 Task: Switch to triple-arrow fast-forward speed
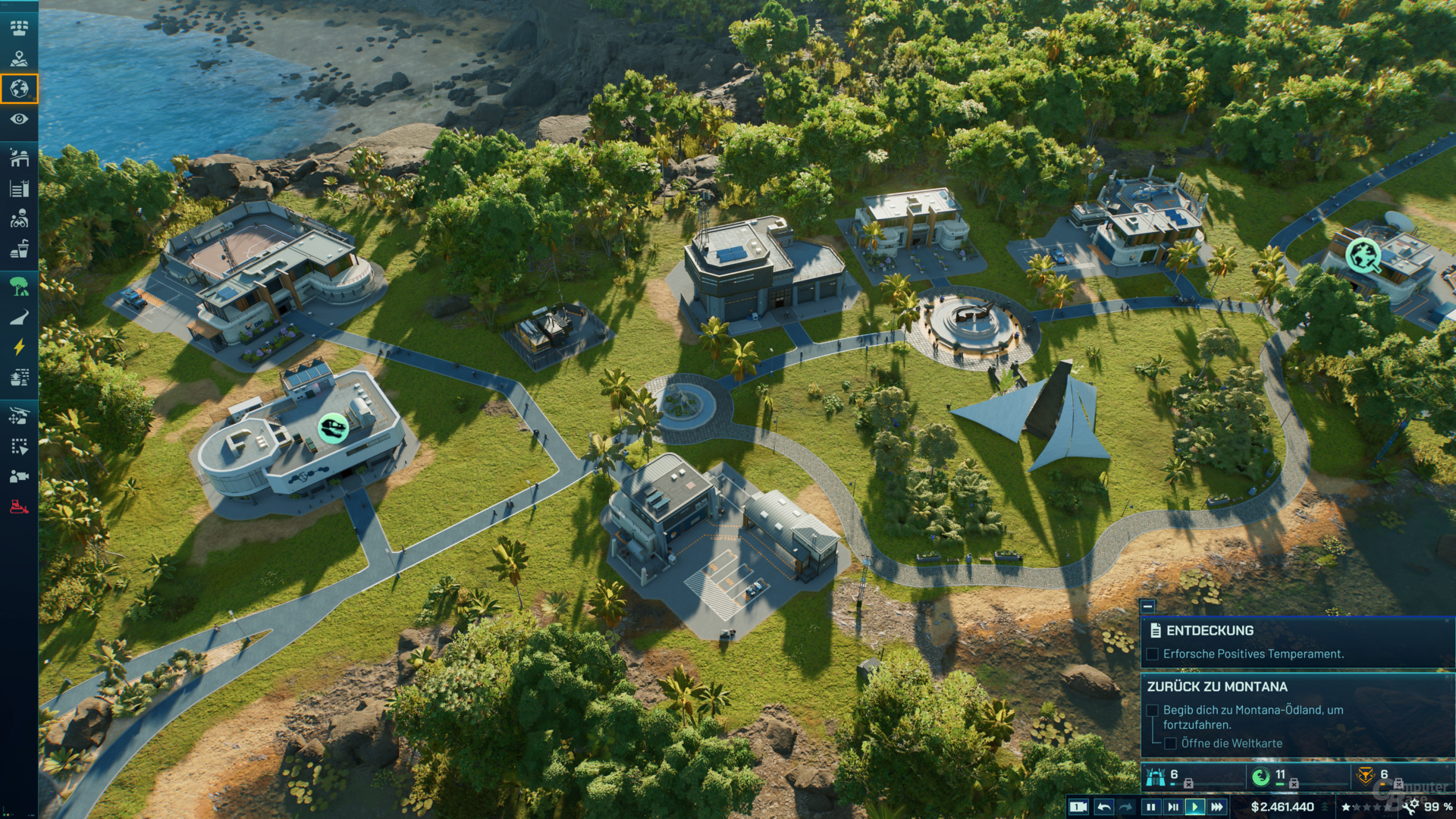(x=1216, y=807)
